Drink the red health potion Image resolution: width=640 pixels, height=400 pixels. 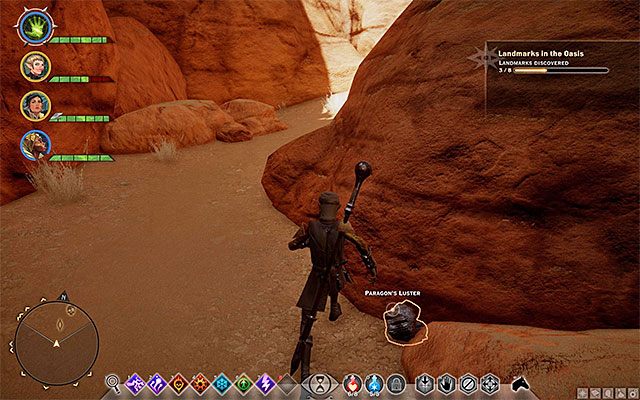[x=352, y=381]
